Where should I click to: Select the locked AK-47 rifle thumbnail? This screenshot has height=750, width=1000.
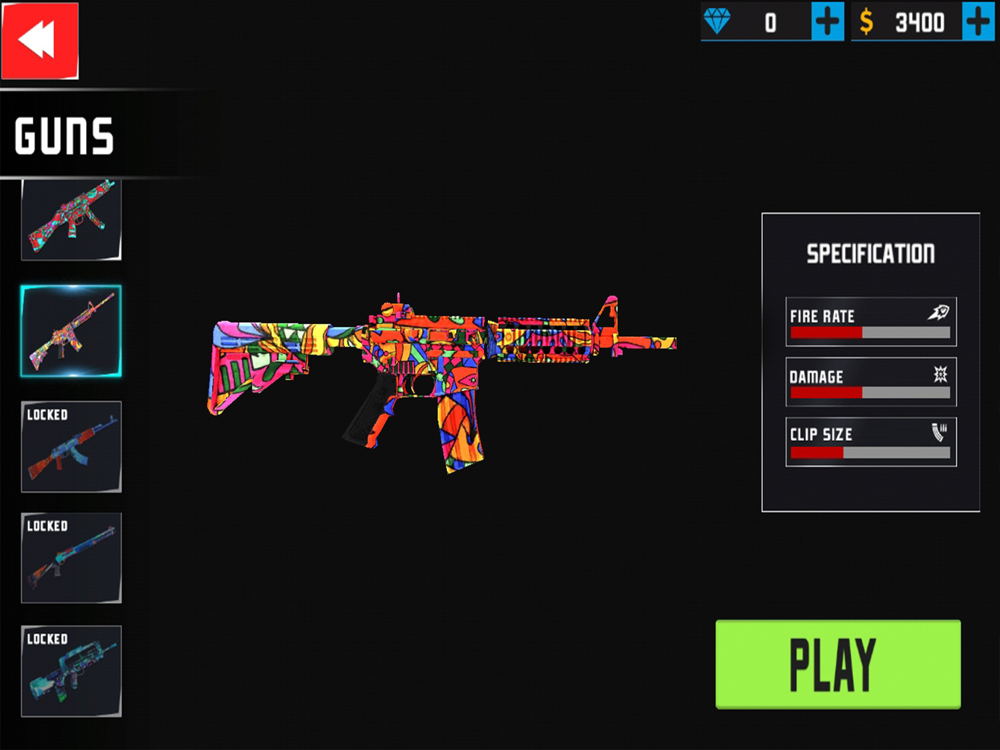71,446
